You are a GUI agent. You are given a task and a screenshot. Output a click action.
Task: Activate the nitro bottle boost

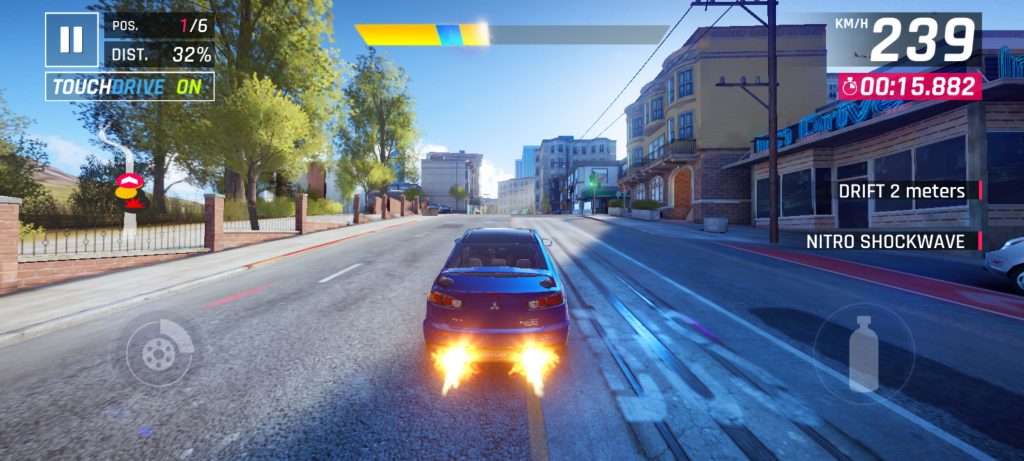863,351
